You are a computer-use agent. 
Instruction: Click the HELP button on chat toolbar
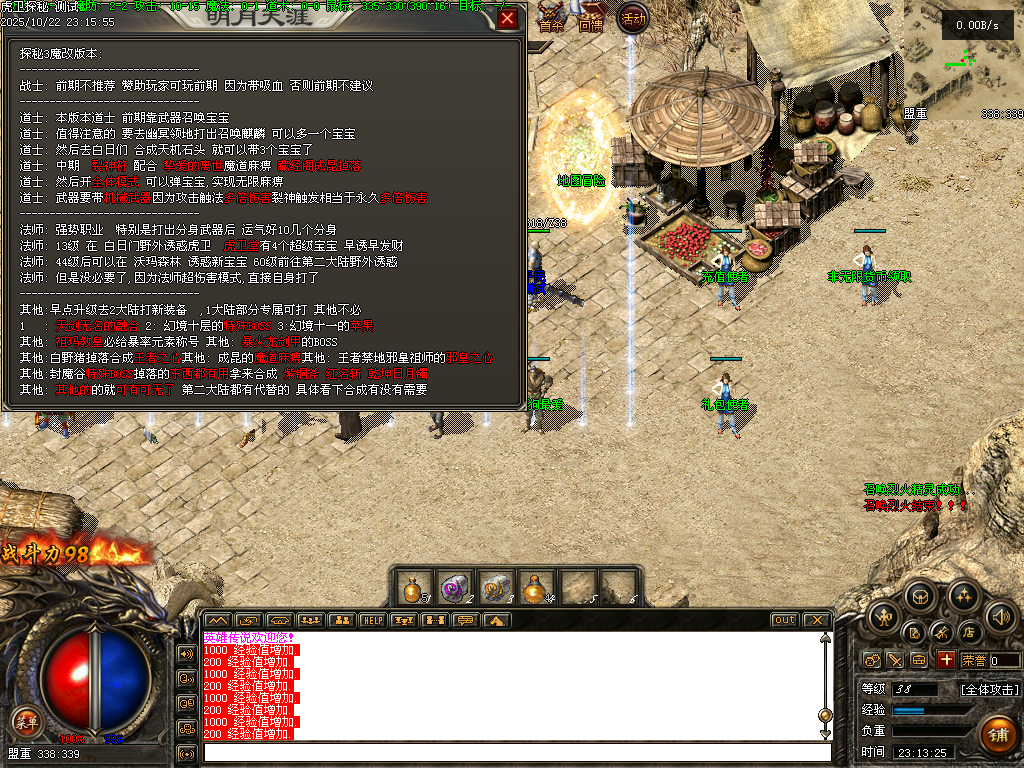(372, 620)
